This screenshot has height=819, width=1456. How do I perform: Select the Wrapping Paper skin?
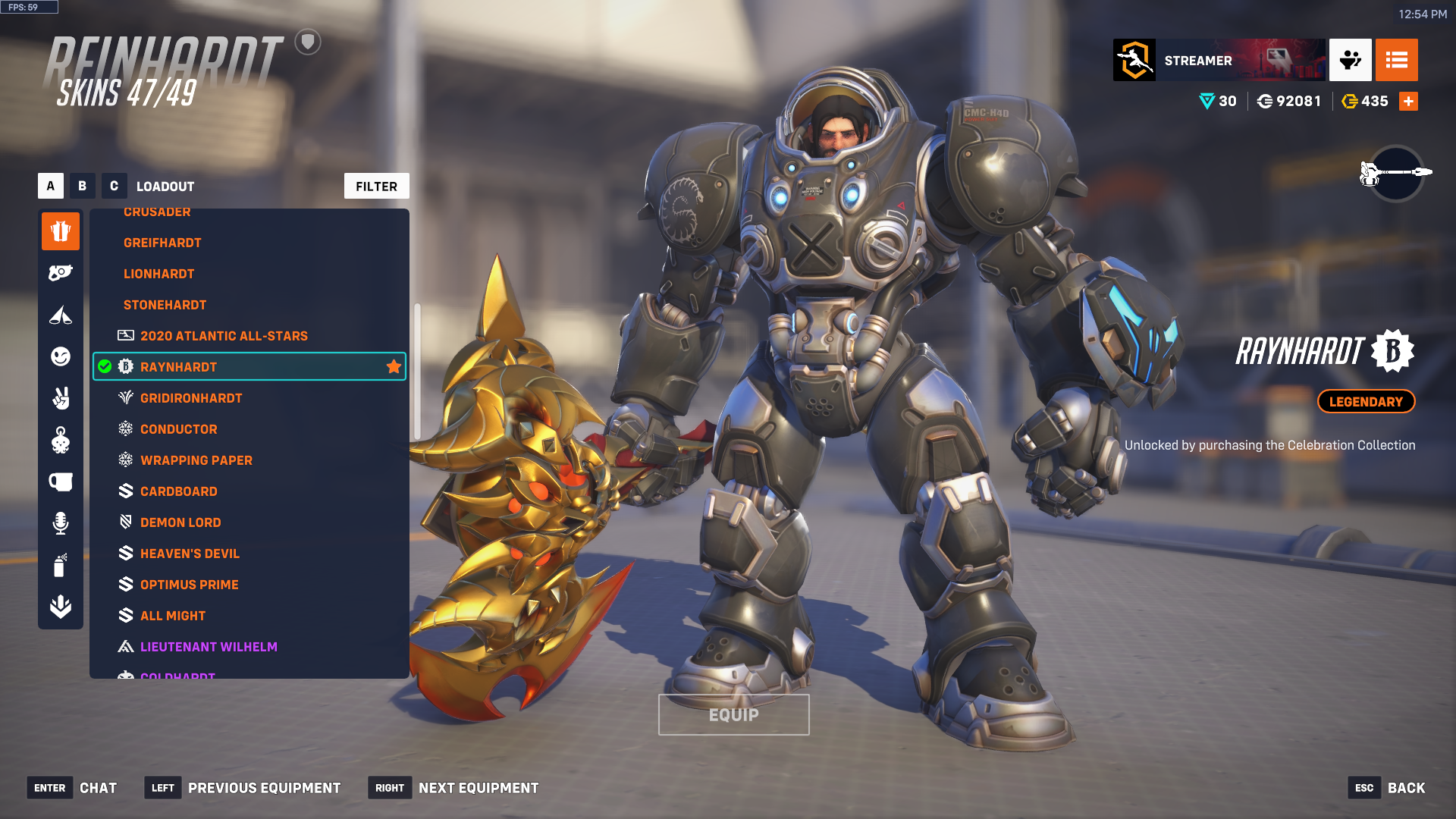click(x=196, y=460)
